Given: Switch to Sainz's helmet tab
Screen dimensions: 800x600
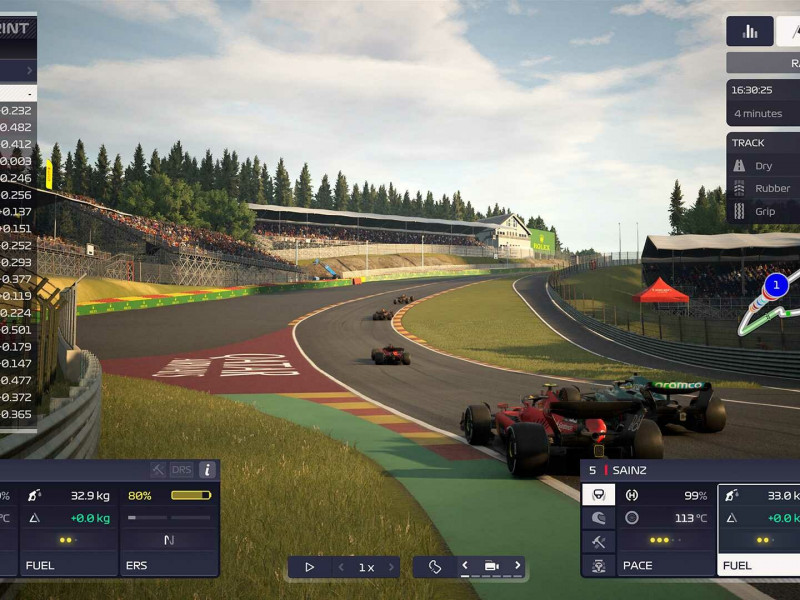Looking at the screenshot, I should click(598, 518).
